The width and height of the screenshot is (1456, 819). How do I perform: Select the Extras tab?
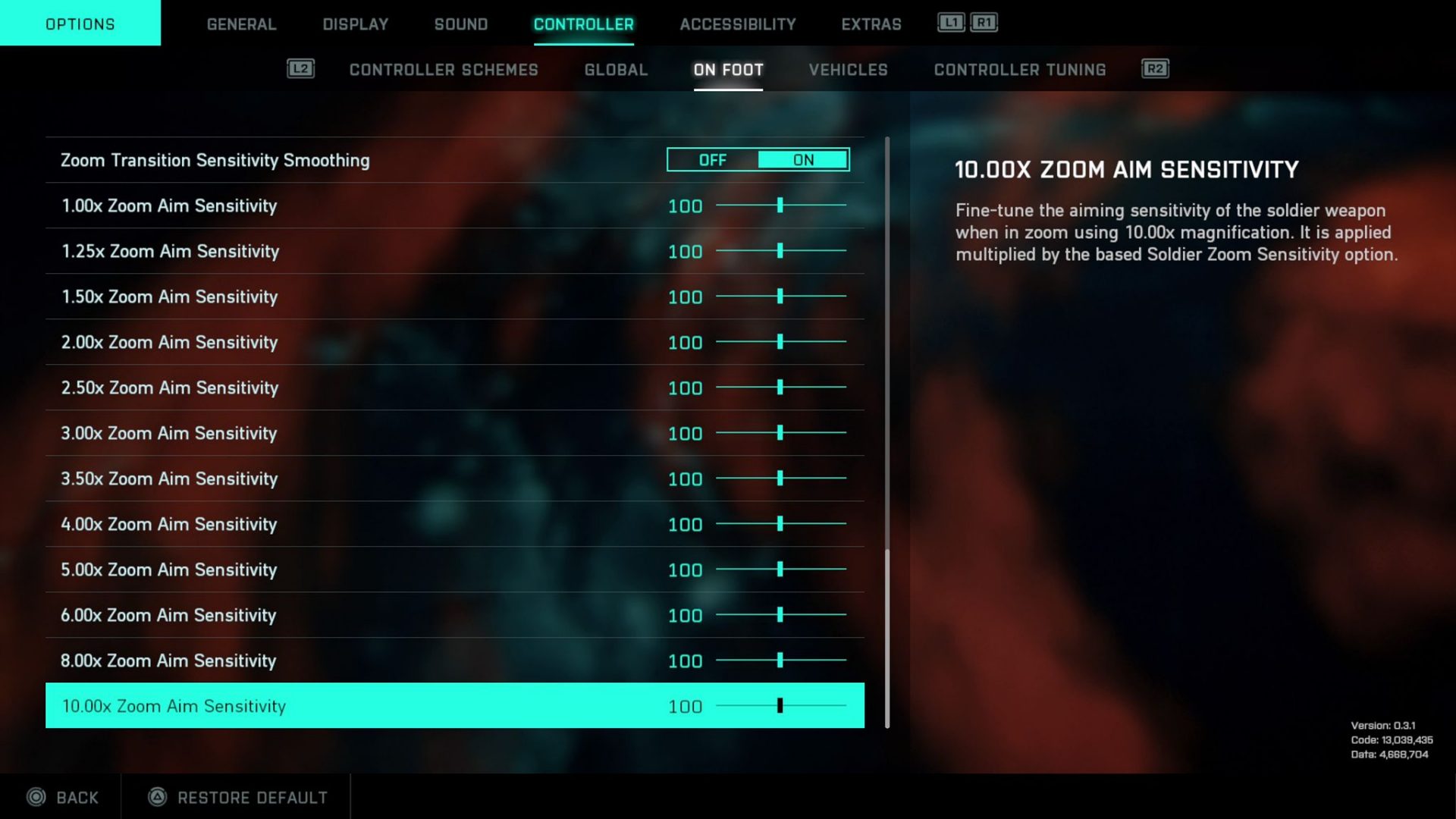(x=871, y=24)
